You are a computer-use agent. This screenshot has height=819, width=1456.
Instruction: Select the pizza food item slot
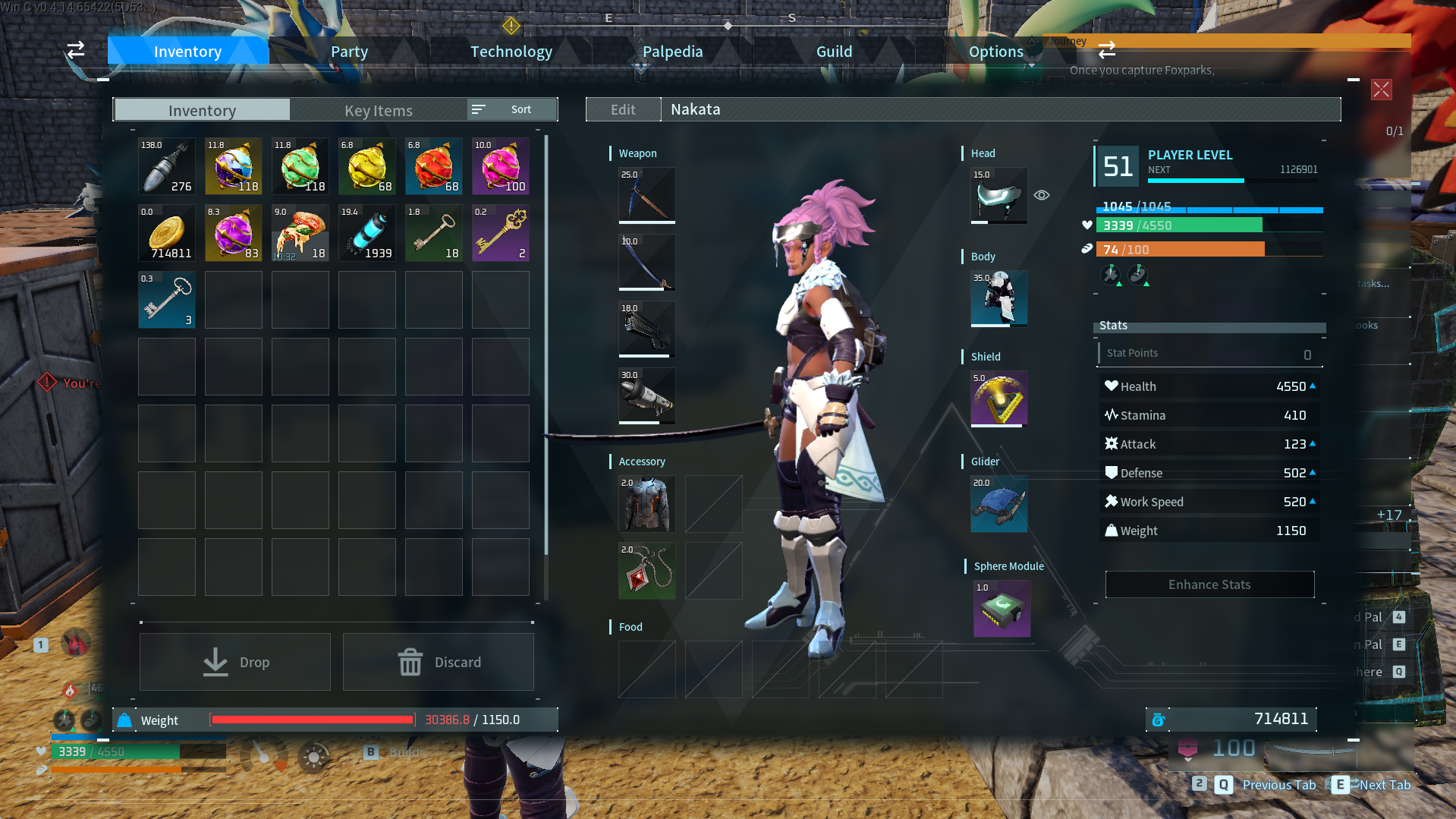[x=300, y=233]
